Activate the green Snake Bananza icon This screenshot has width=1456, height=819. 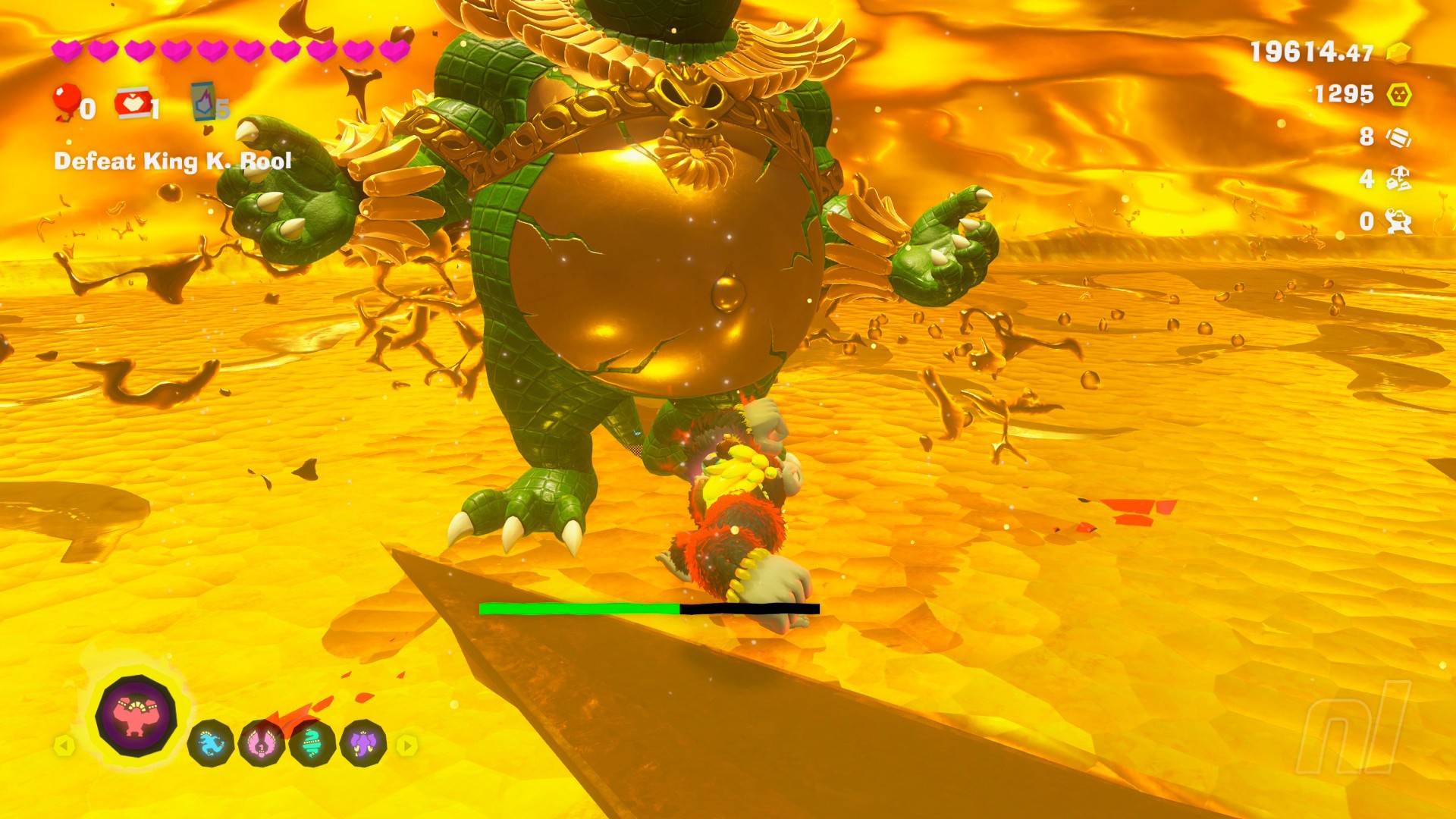pyautogui.click(x=312, y=744)
